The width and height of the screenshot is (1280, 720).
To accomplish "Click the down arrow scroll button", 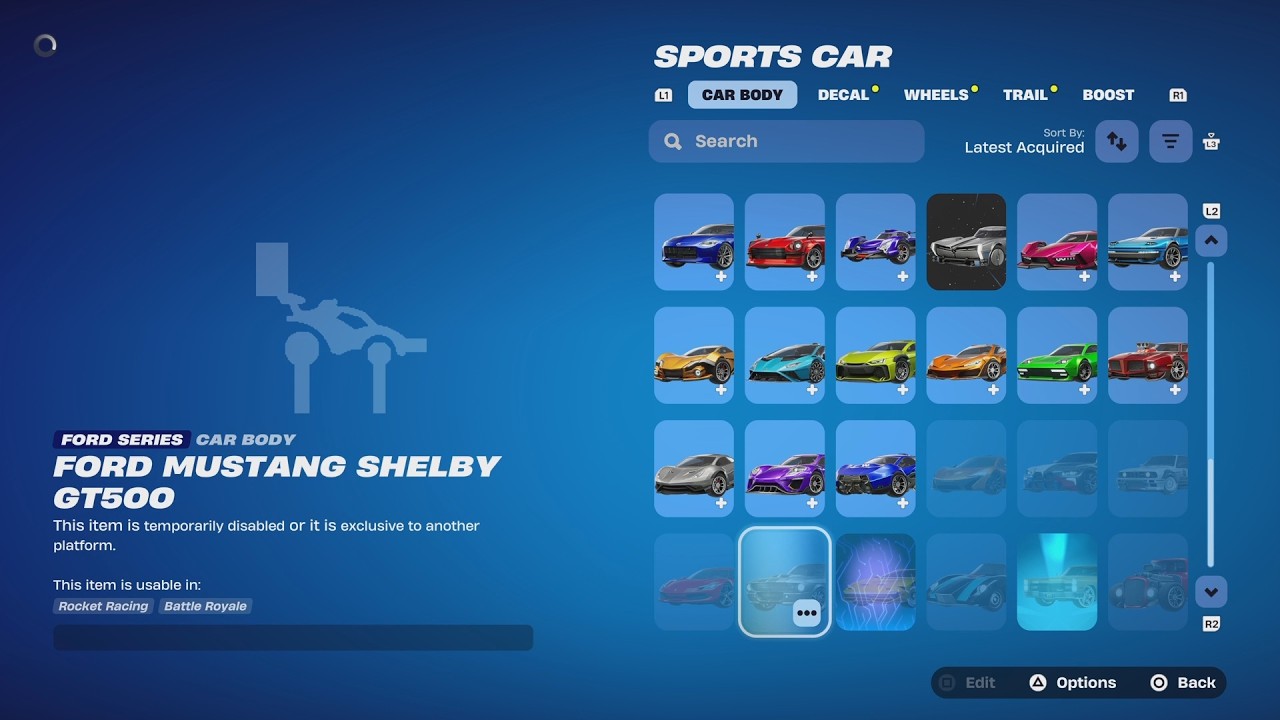I will tap(1211, 592).
